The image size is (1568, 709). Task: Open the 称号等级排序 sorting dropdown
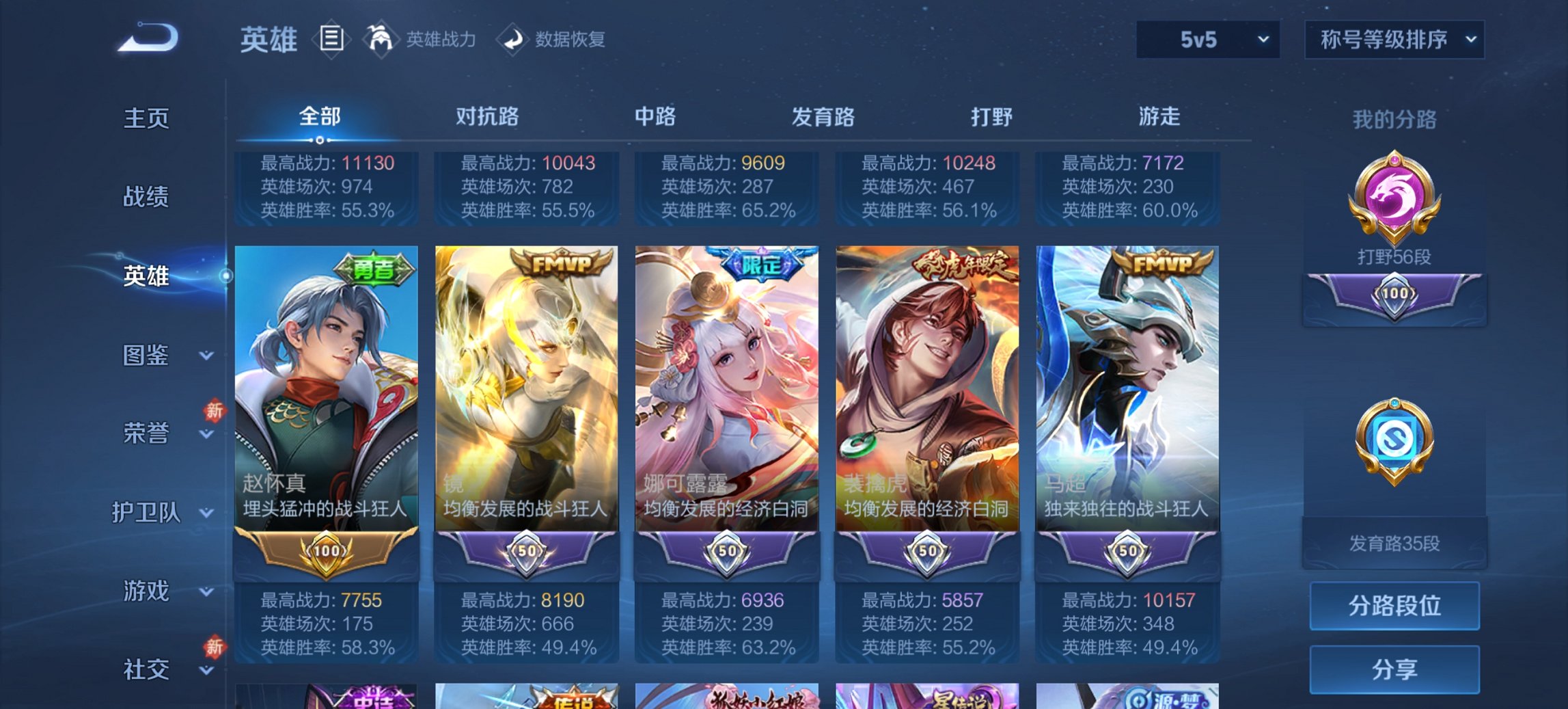1394,40
